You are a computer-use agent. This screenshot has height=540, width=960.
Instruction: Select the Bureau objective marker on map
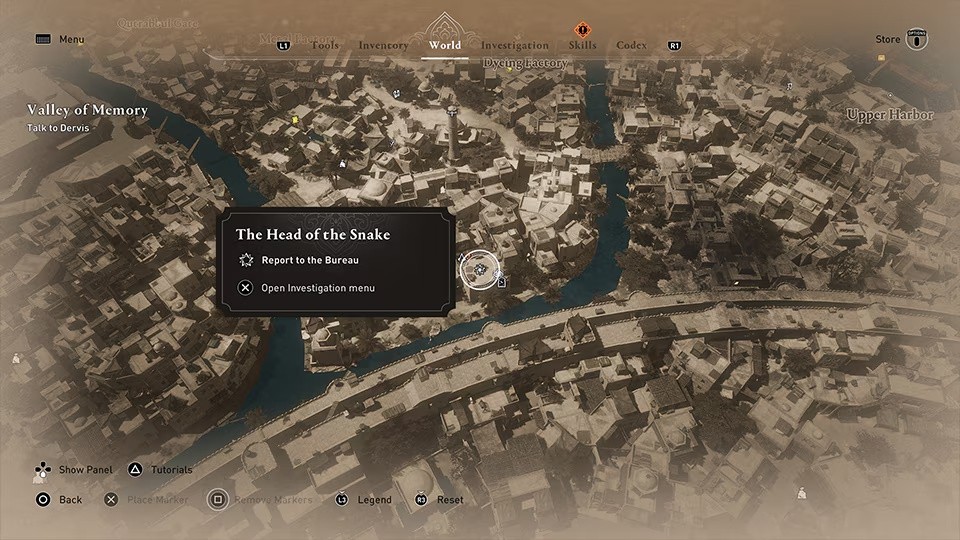tap(479, 269)
